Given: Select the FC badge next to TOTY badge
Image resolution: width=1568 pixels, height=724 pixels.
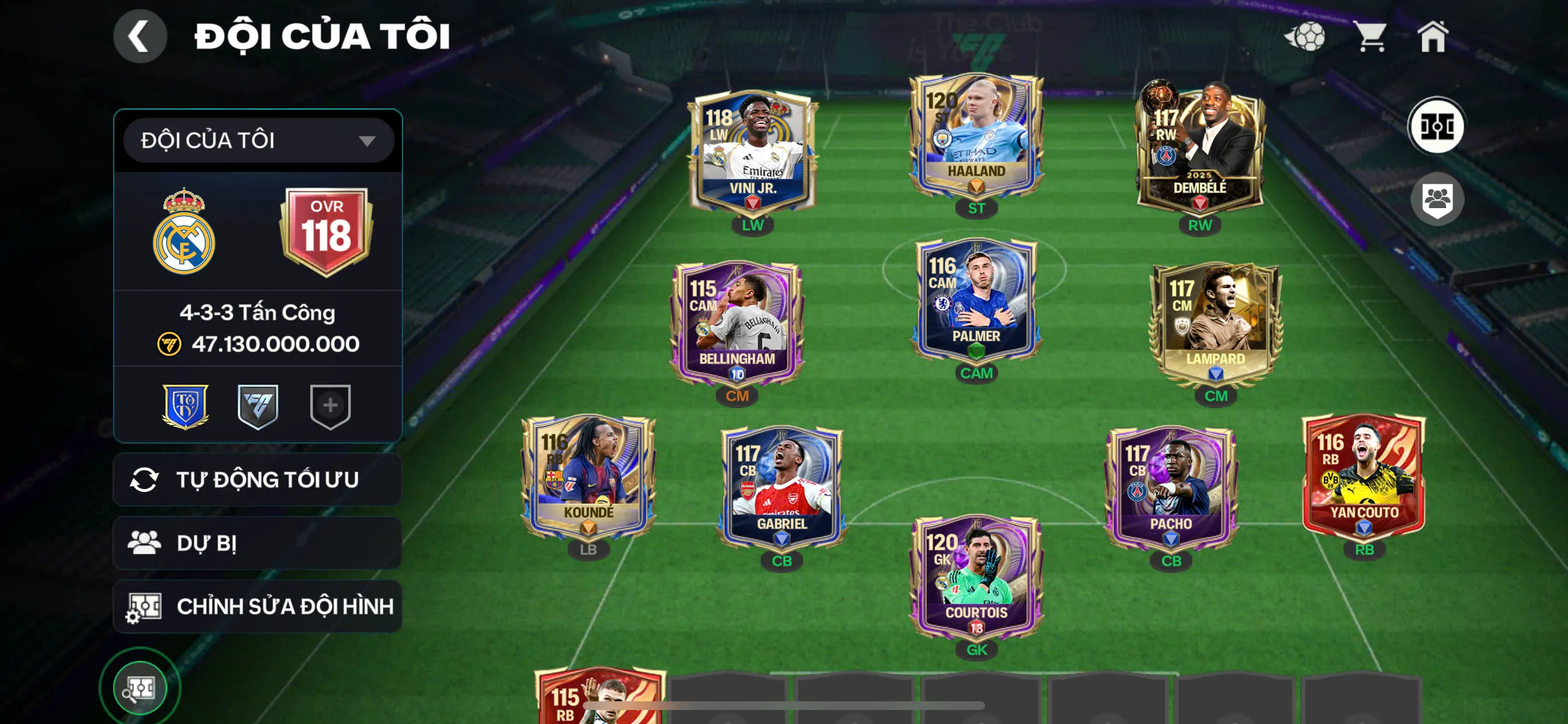Looking at the screenshot, I should pyautogui.click(x=257, y=409).
